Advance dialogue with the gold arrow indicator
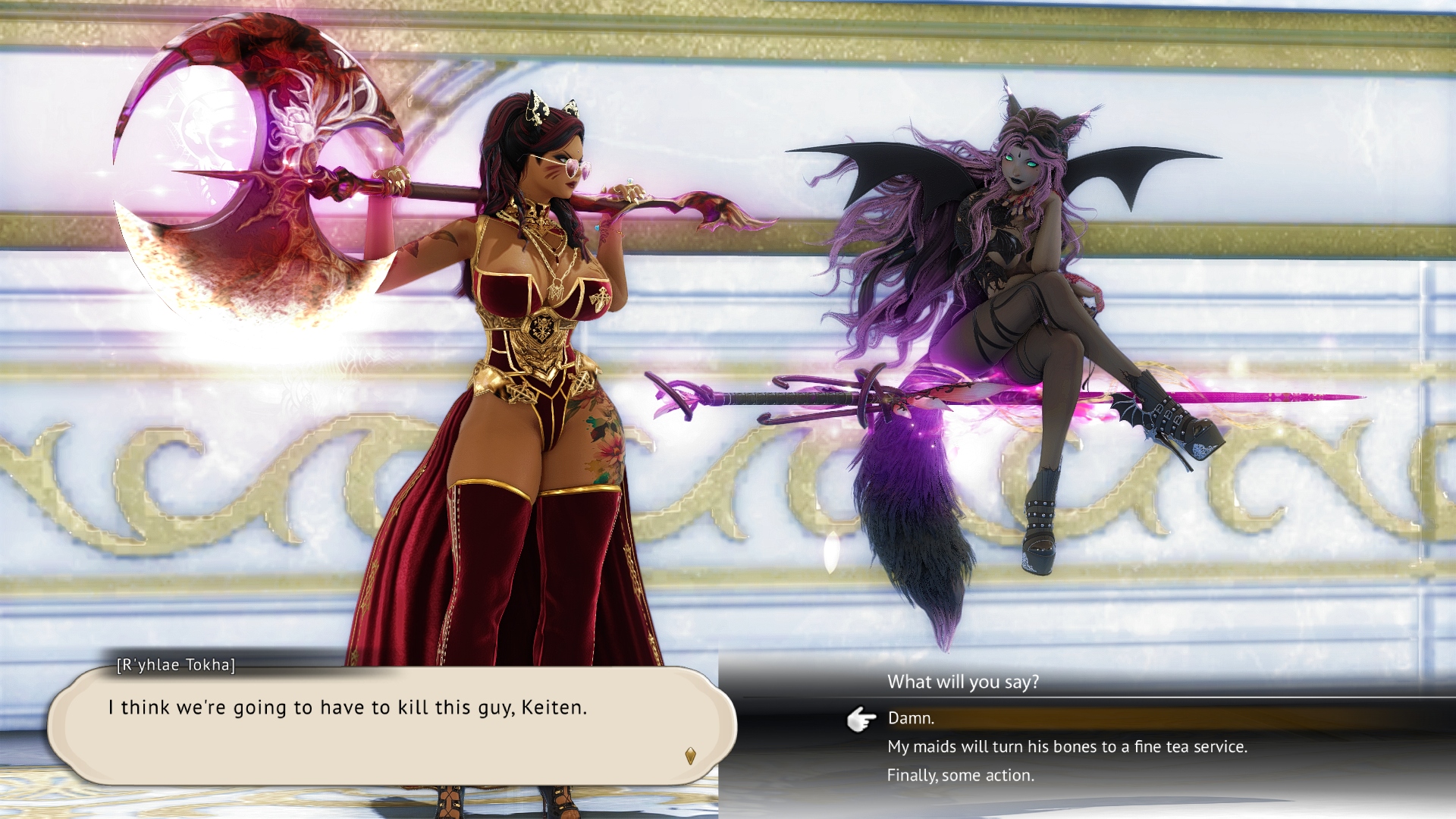 click(690, 755)
